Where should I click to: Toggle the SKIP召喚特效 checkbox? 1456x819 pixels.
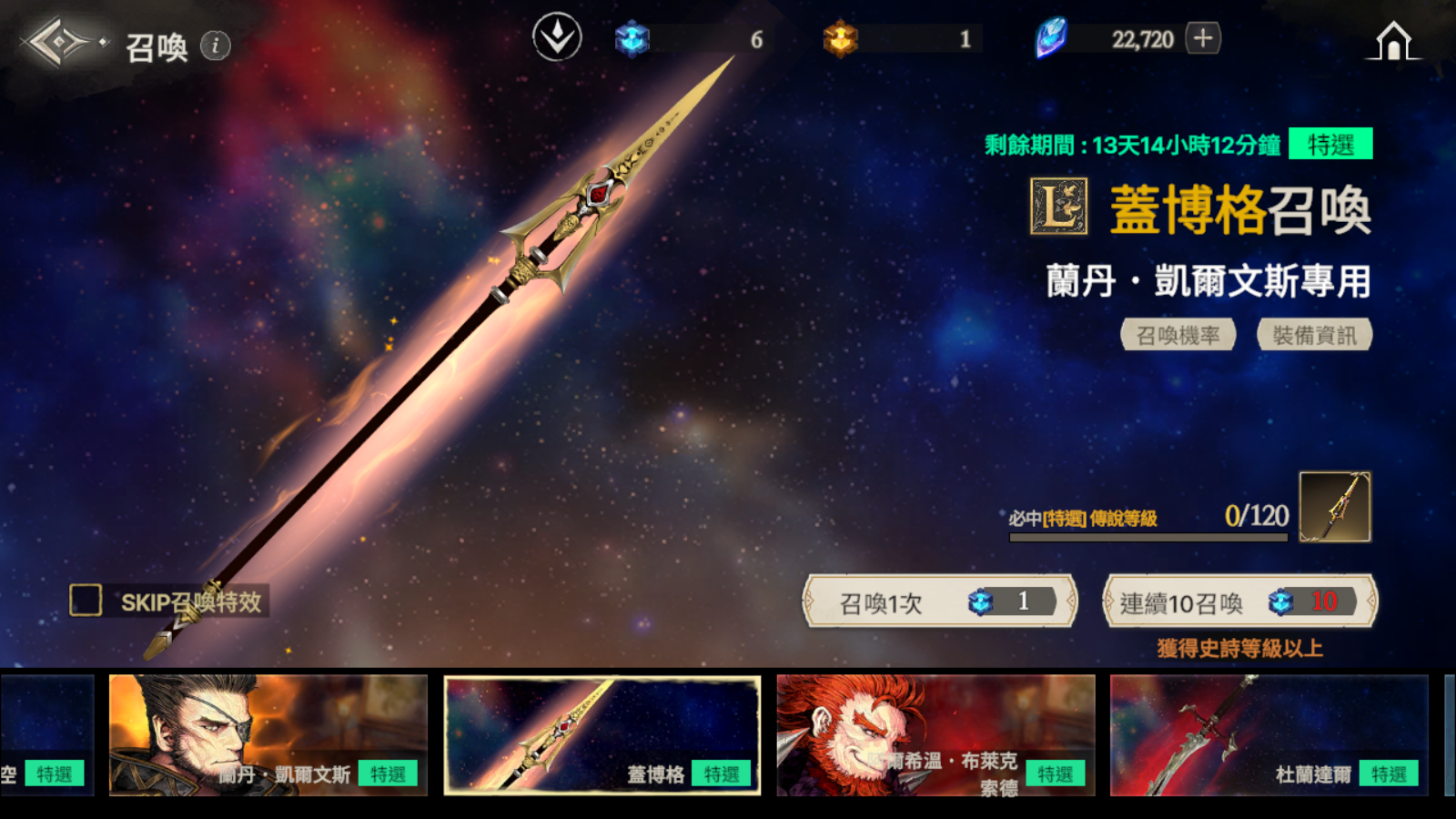click(x=86, y=601)
